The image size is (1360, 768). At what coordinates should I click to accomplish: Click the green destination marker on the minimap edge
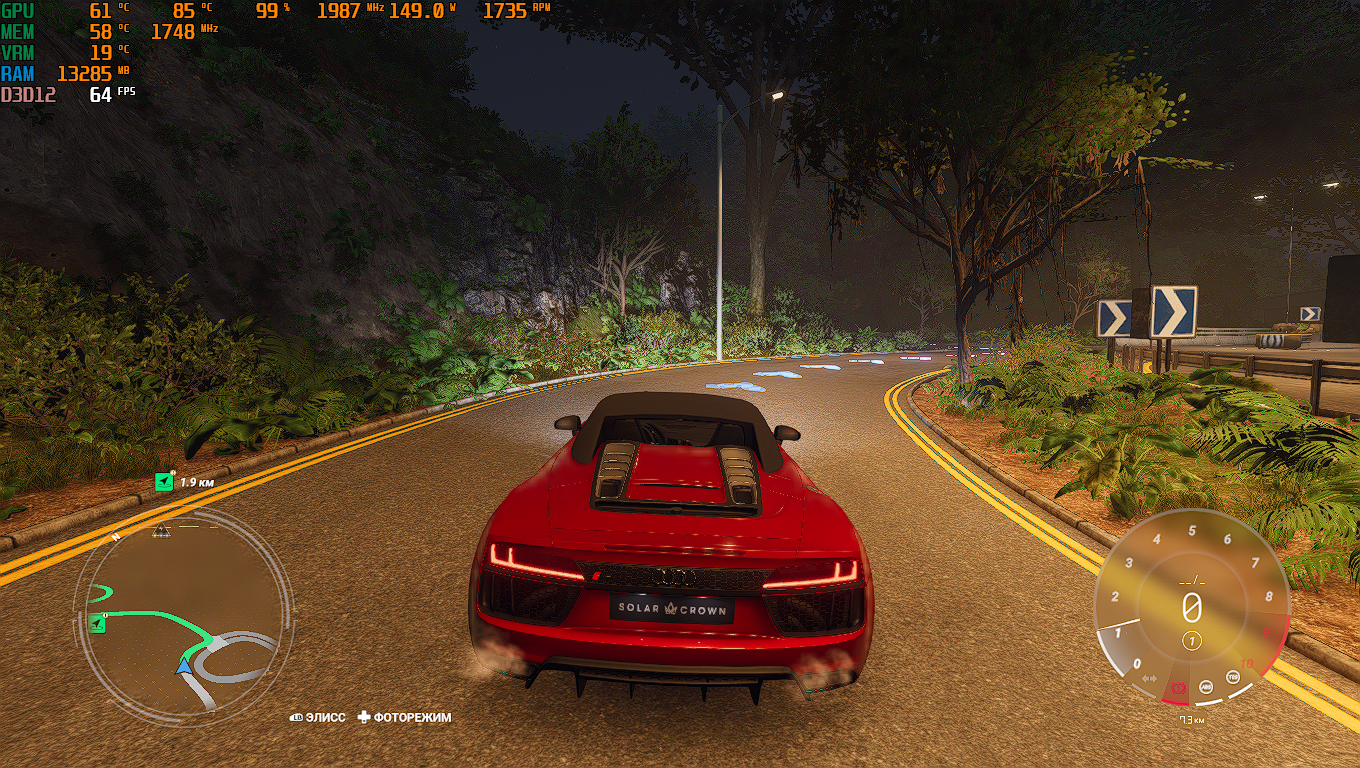coord(97,624)
